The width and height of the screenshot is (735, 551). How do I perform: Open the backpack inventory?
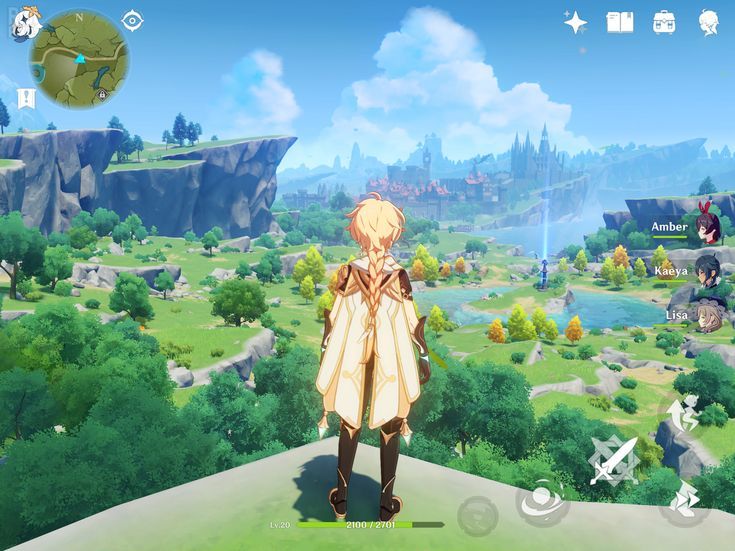(664, 22)
